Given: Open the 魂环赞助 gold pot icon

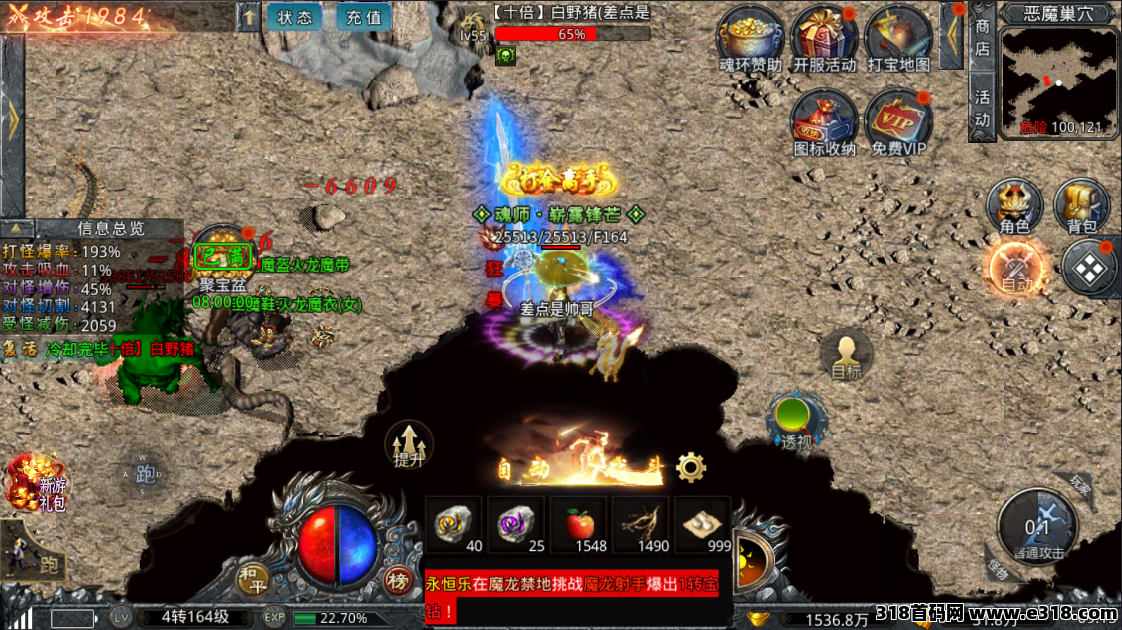Looking at the screenshot, I should (750, 38).
